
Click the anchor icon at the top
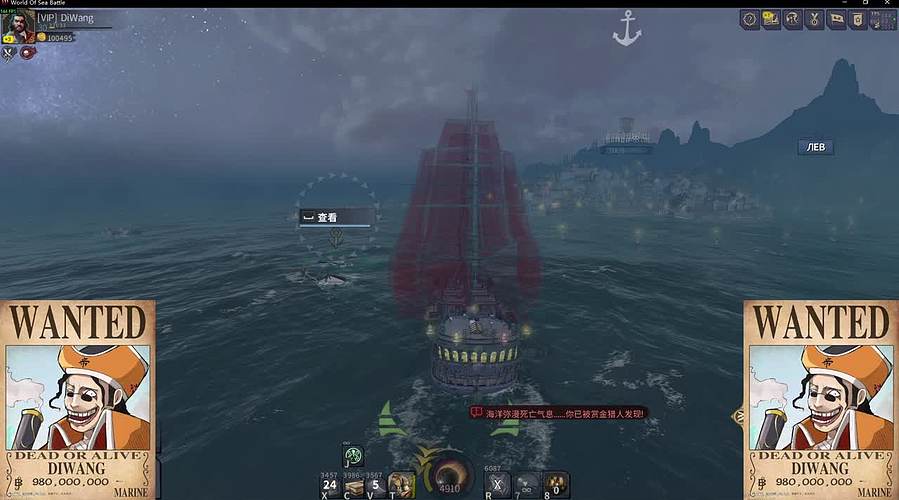pyautogui.click(x=626, y=29)
